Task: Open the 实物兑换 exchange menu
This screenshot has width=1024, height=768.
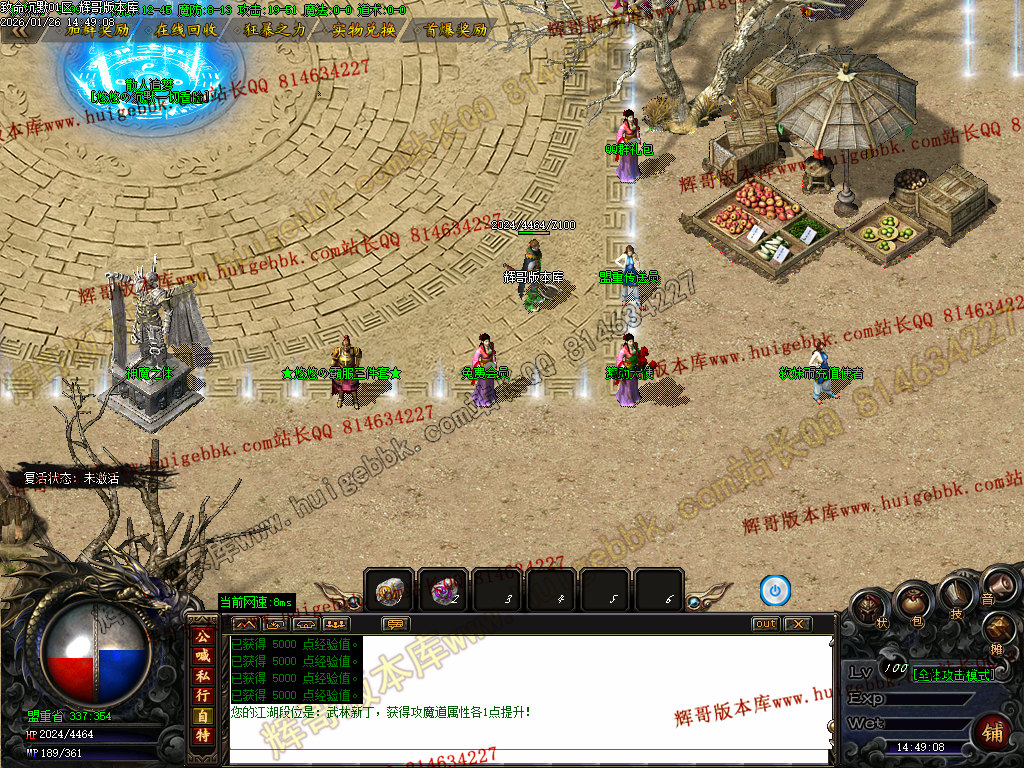Action: 364,30
